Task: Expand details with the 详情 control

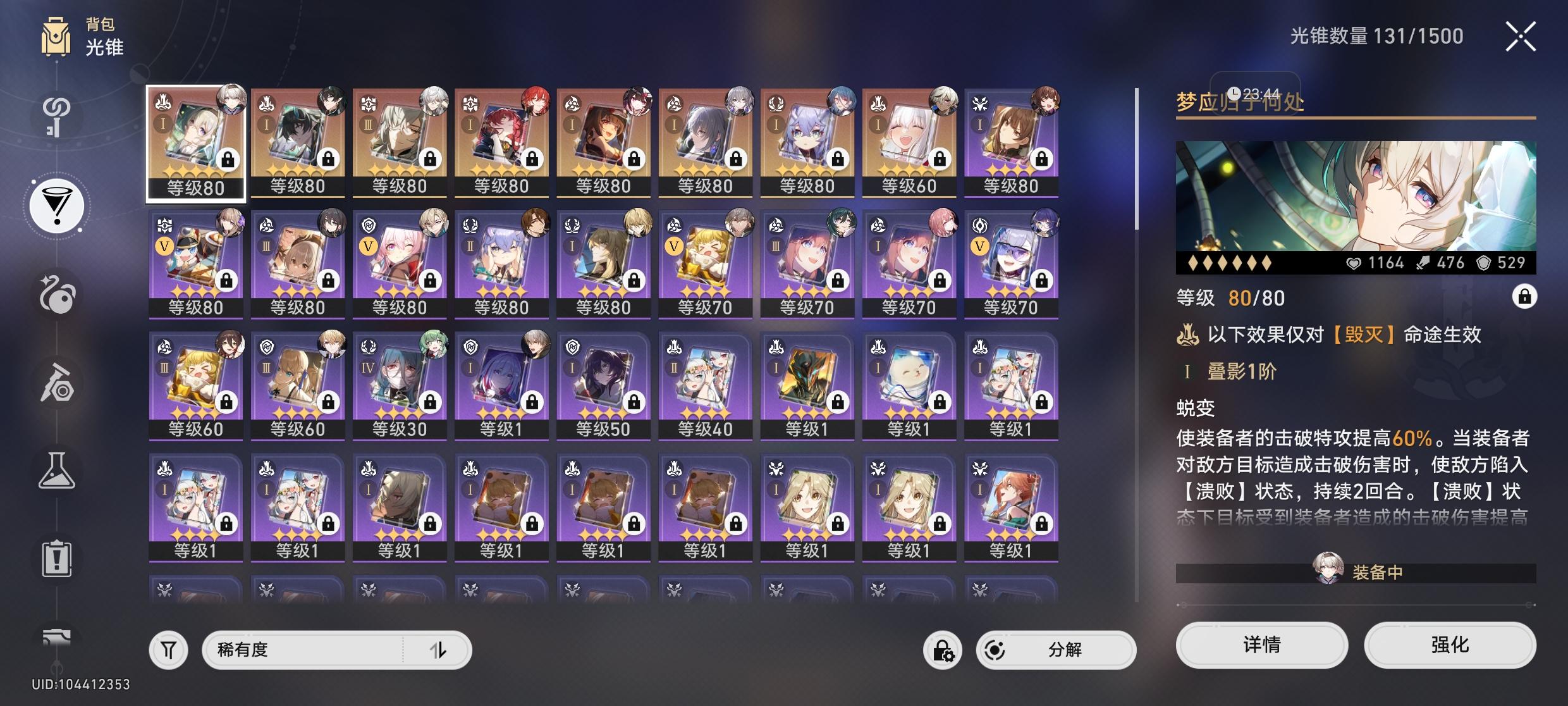Action: click(1261, 645)
